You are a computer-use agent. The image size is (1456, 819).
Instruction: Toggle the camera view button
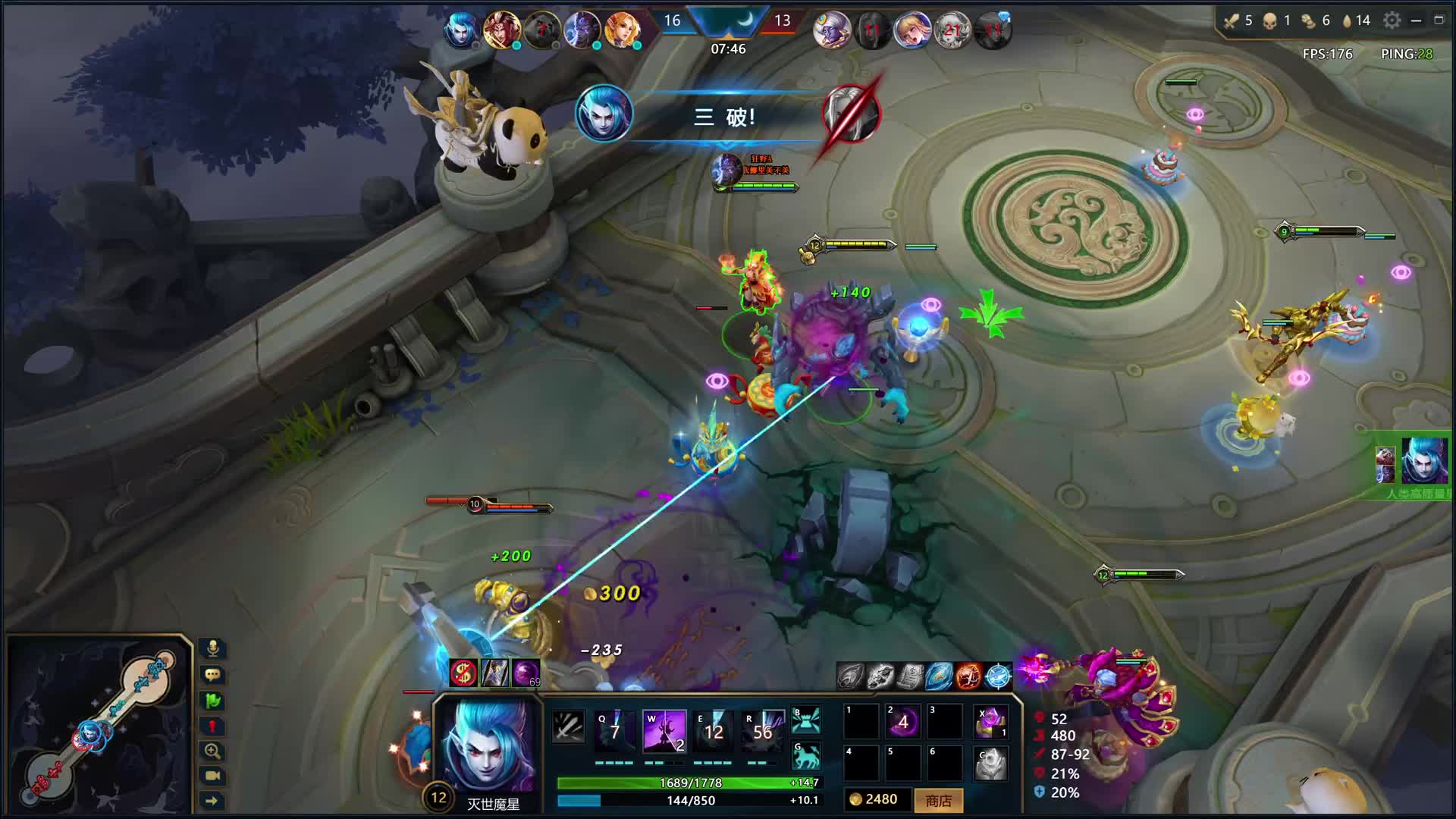[213, 775]
